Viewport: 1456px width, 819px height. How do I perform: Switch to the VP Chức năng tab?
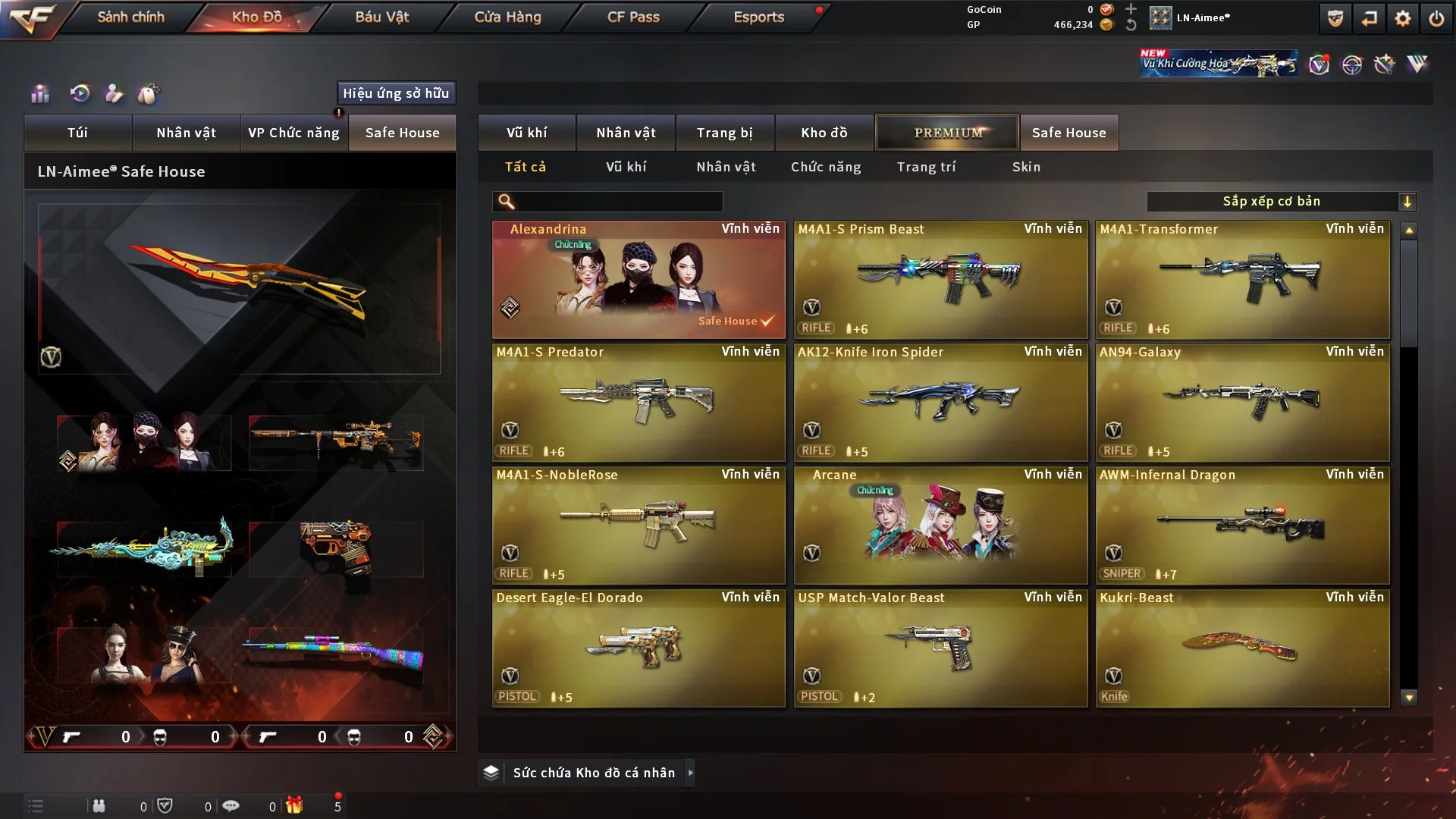(293, 133)
